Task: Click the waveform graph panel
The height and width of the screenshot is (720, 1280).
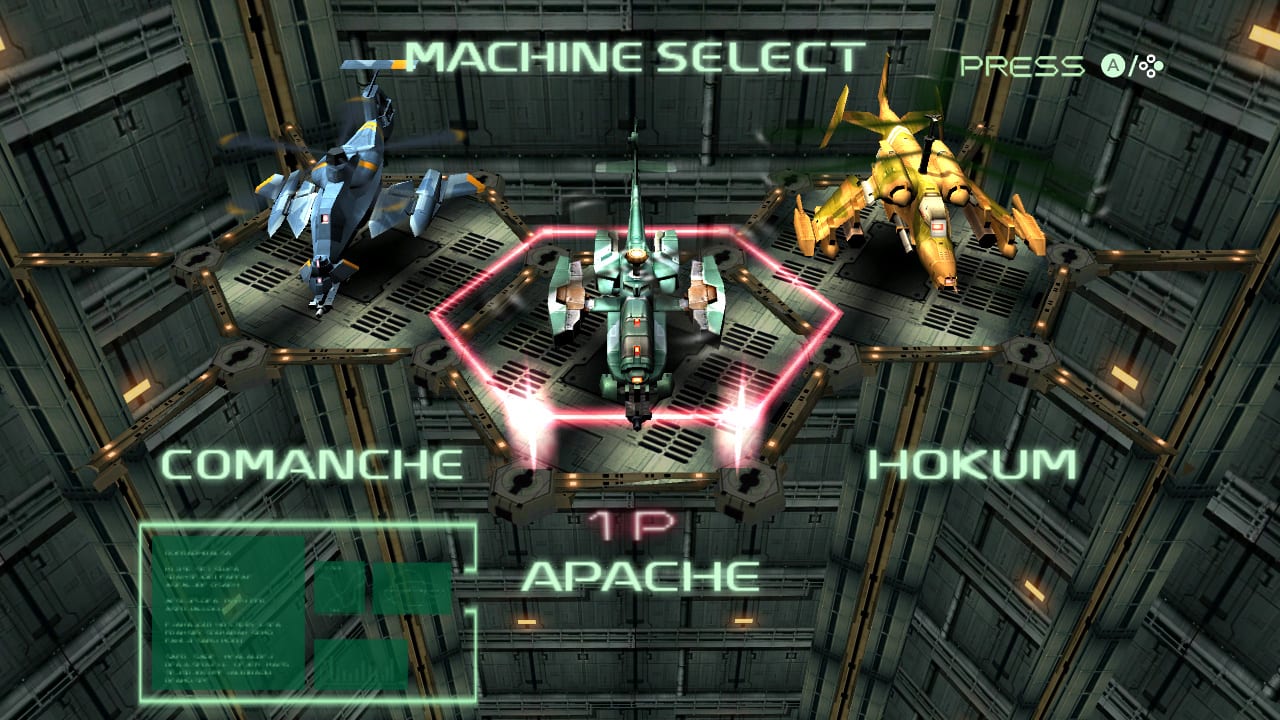Action: coord(341,587)
